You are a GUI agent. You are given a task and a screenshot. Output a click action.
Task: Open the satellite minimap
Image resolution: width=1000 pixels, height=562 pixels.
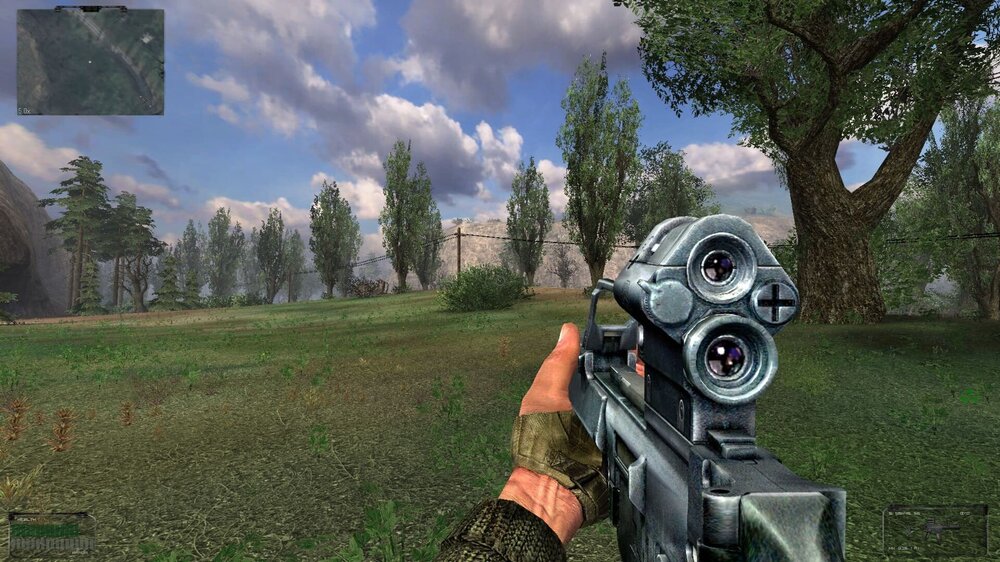[x=90, y=61]
